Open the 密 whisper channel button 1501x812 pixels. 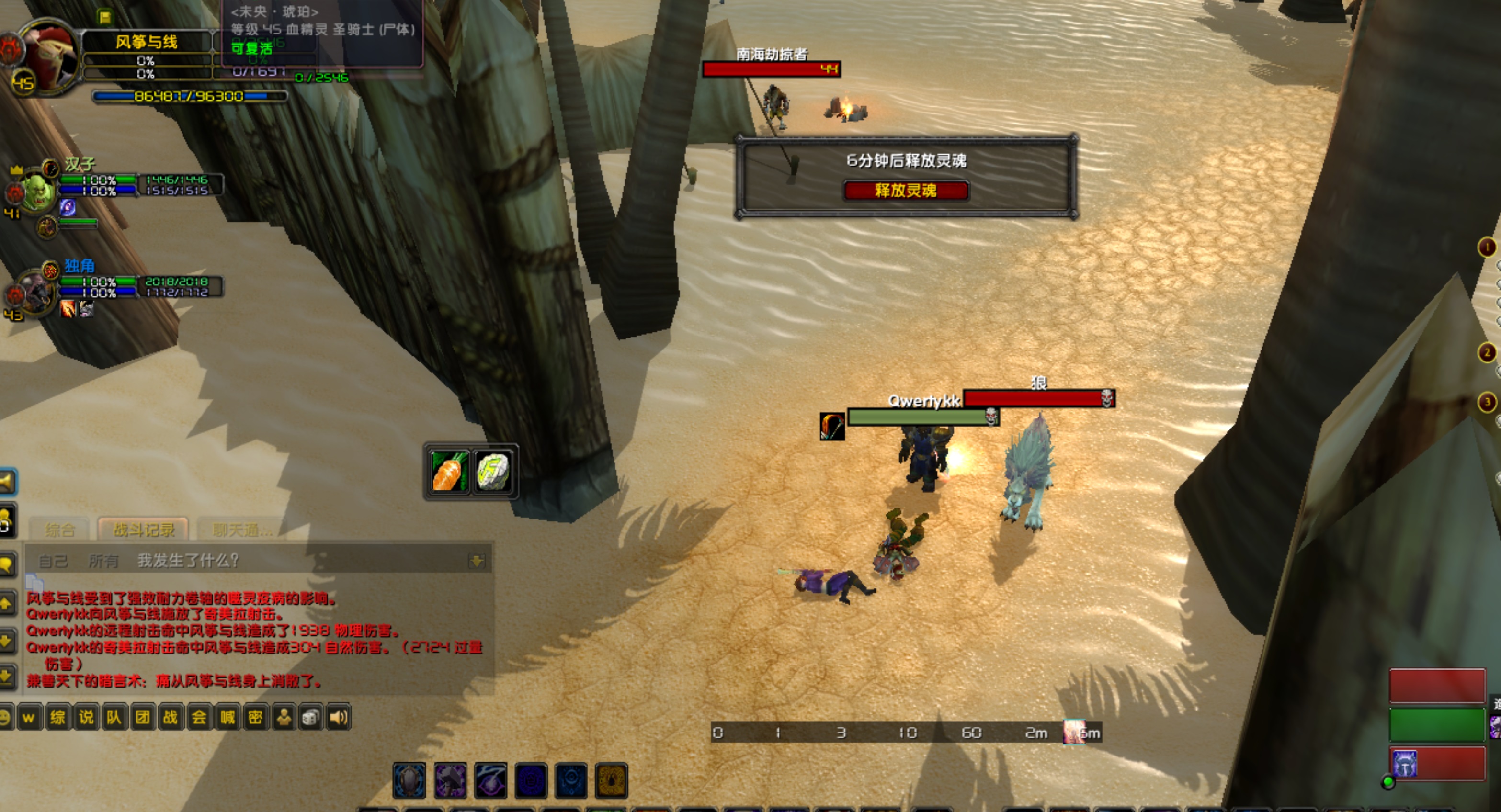255,717
